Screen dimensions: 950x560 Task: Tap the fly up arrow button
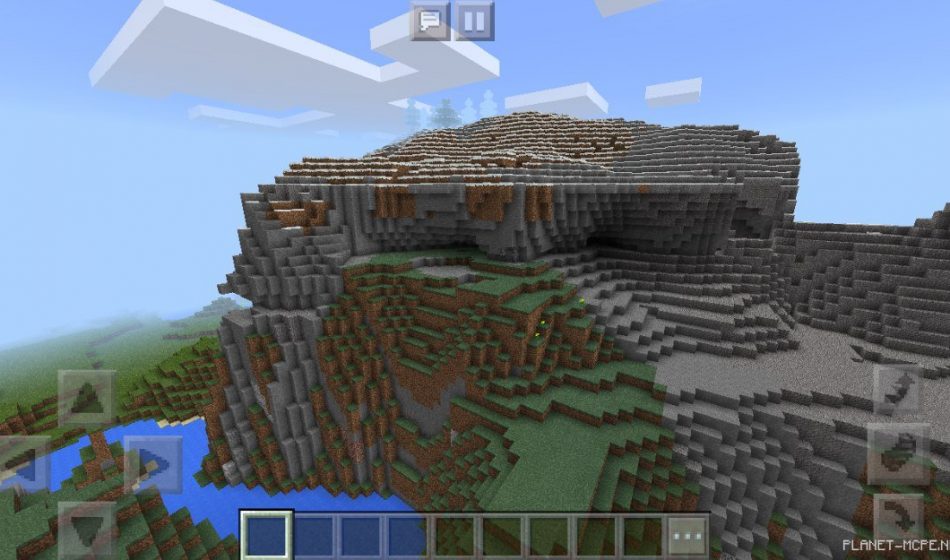pos(898,389)
